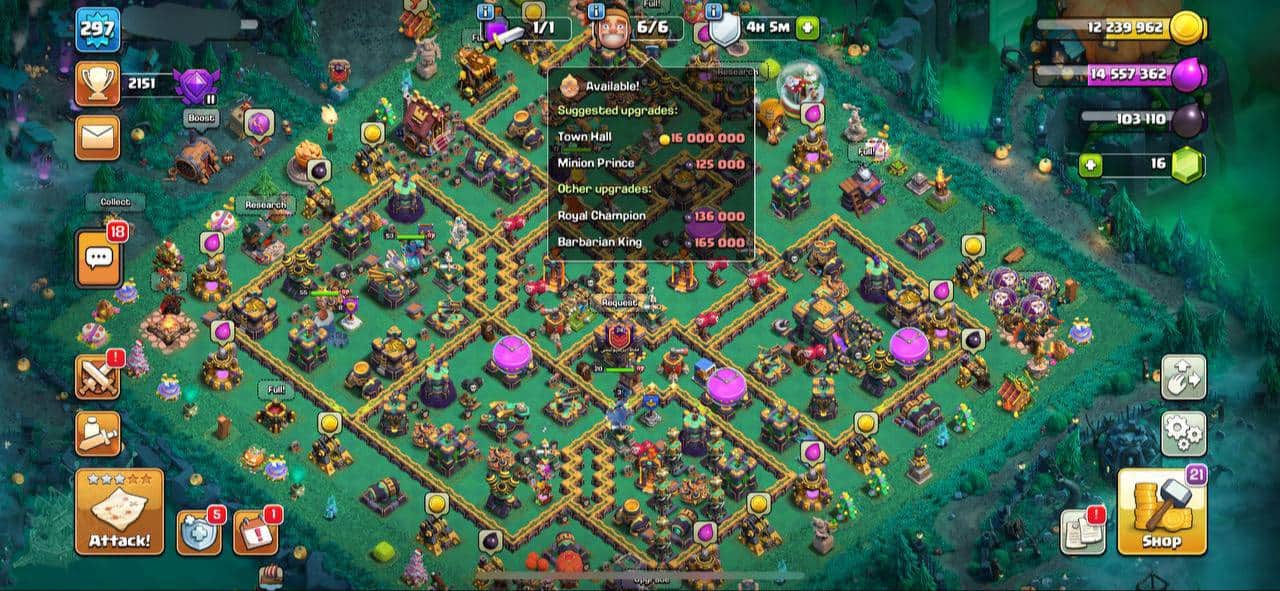Open the sword and figure army button
This screenshot has width=1280, height=591.
point(98,433)
